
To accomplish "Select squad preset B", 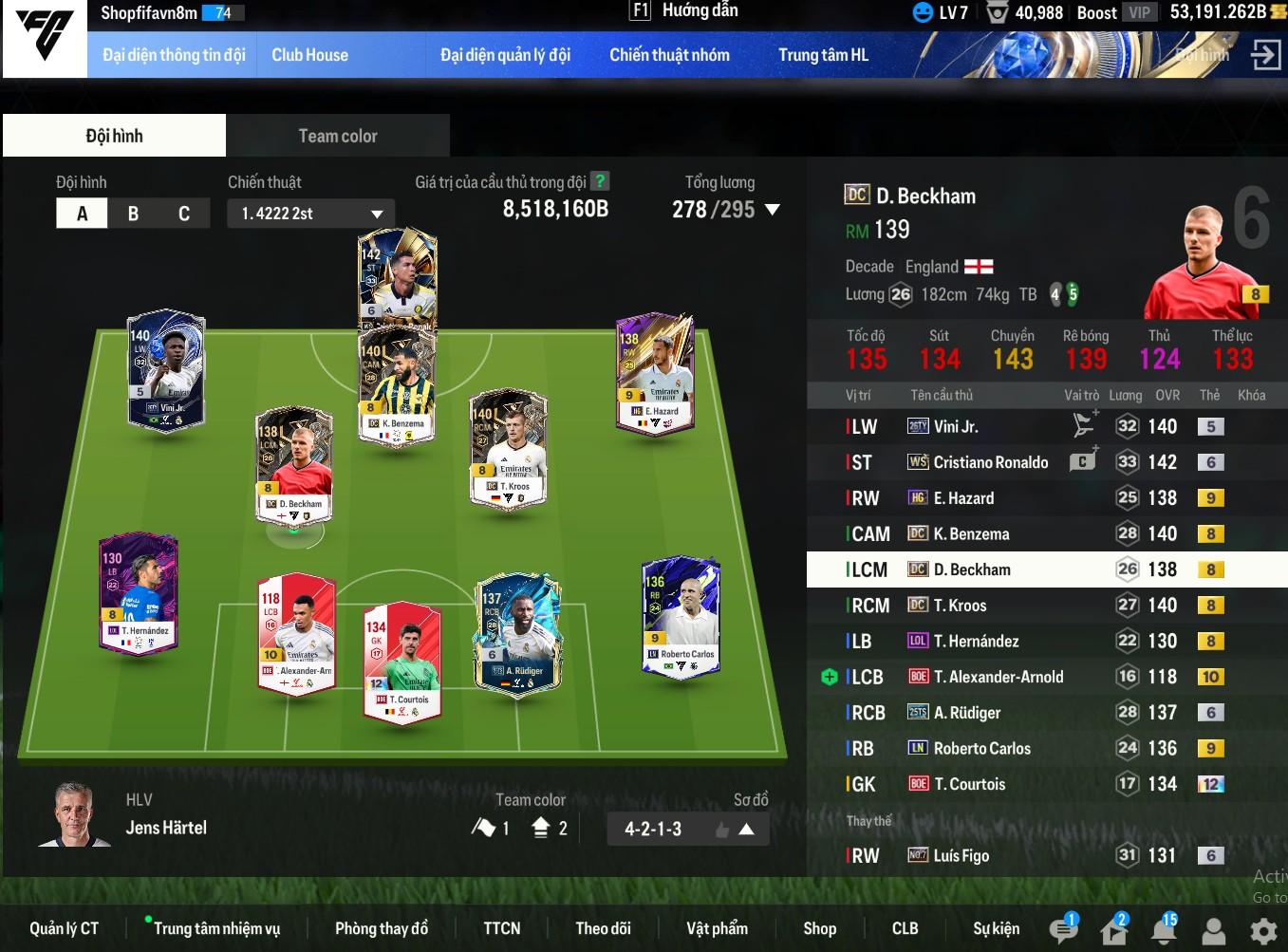I will [133, 214].
